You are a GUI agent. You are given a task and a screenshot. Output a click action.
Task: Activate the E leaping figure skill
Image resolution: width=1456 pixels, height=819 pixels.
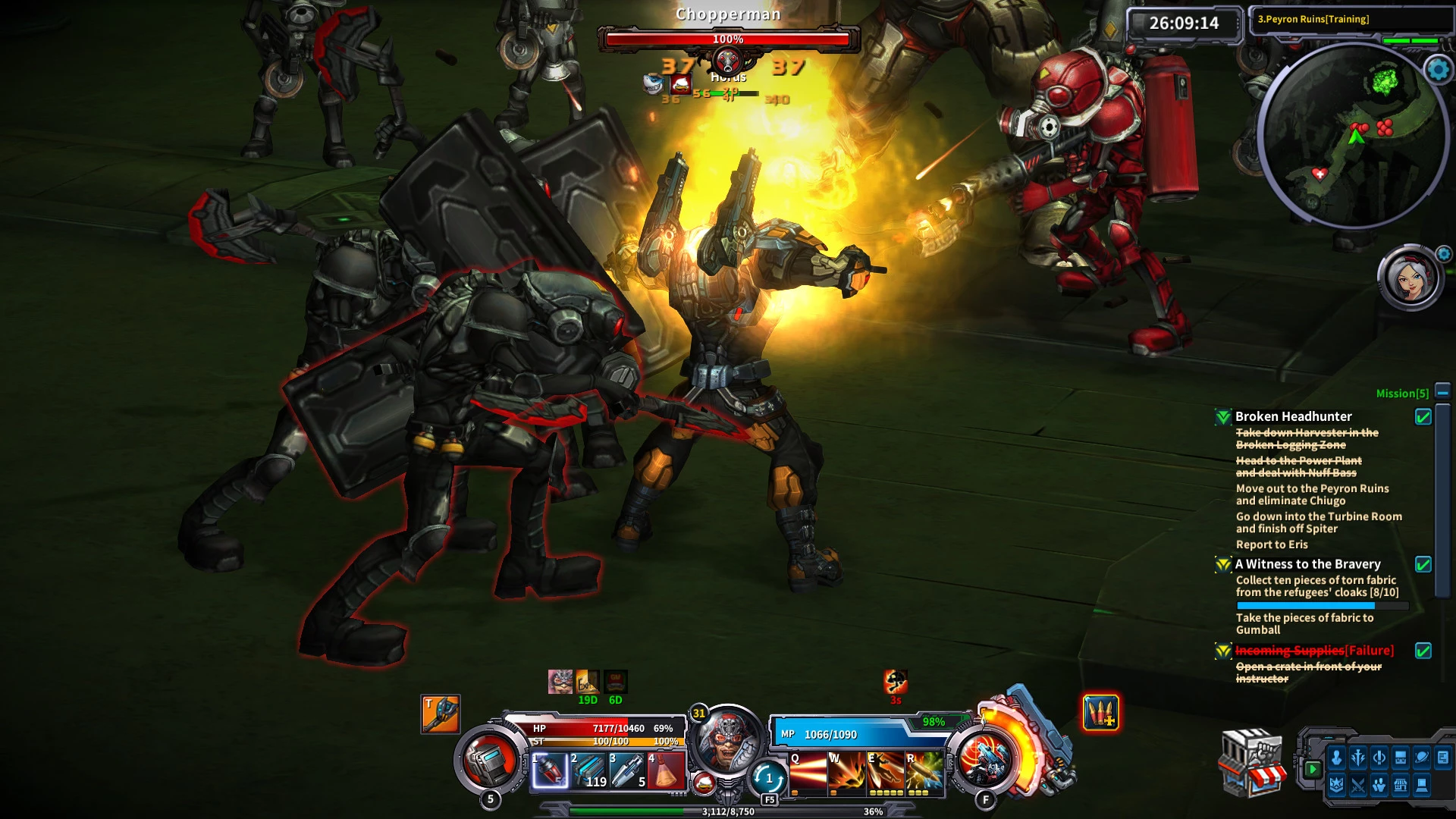pyautogui.click(x=885, y=773)
